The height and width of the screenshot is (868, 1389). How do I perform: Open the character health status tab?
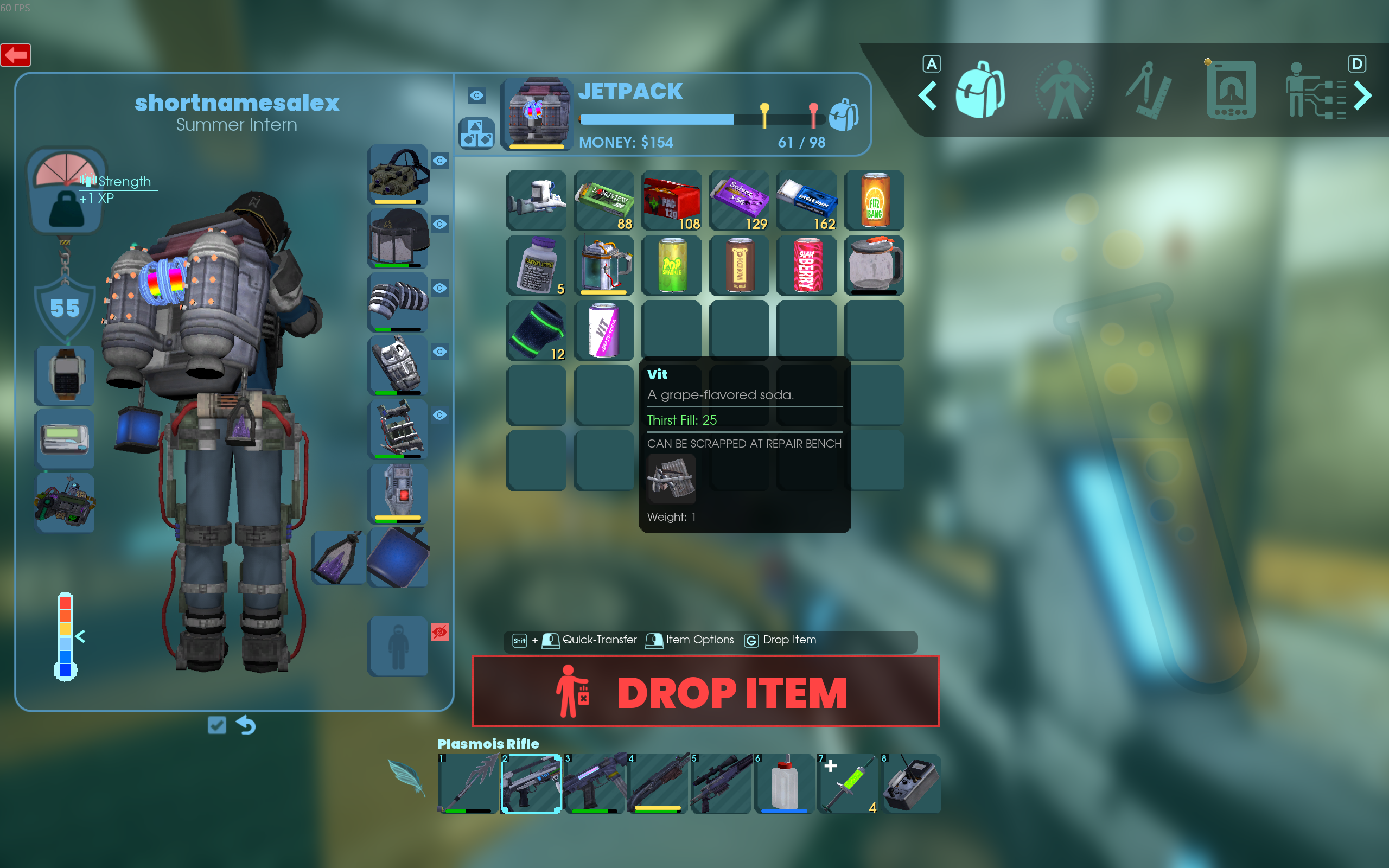tap(1065, 91)
